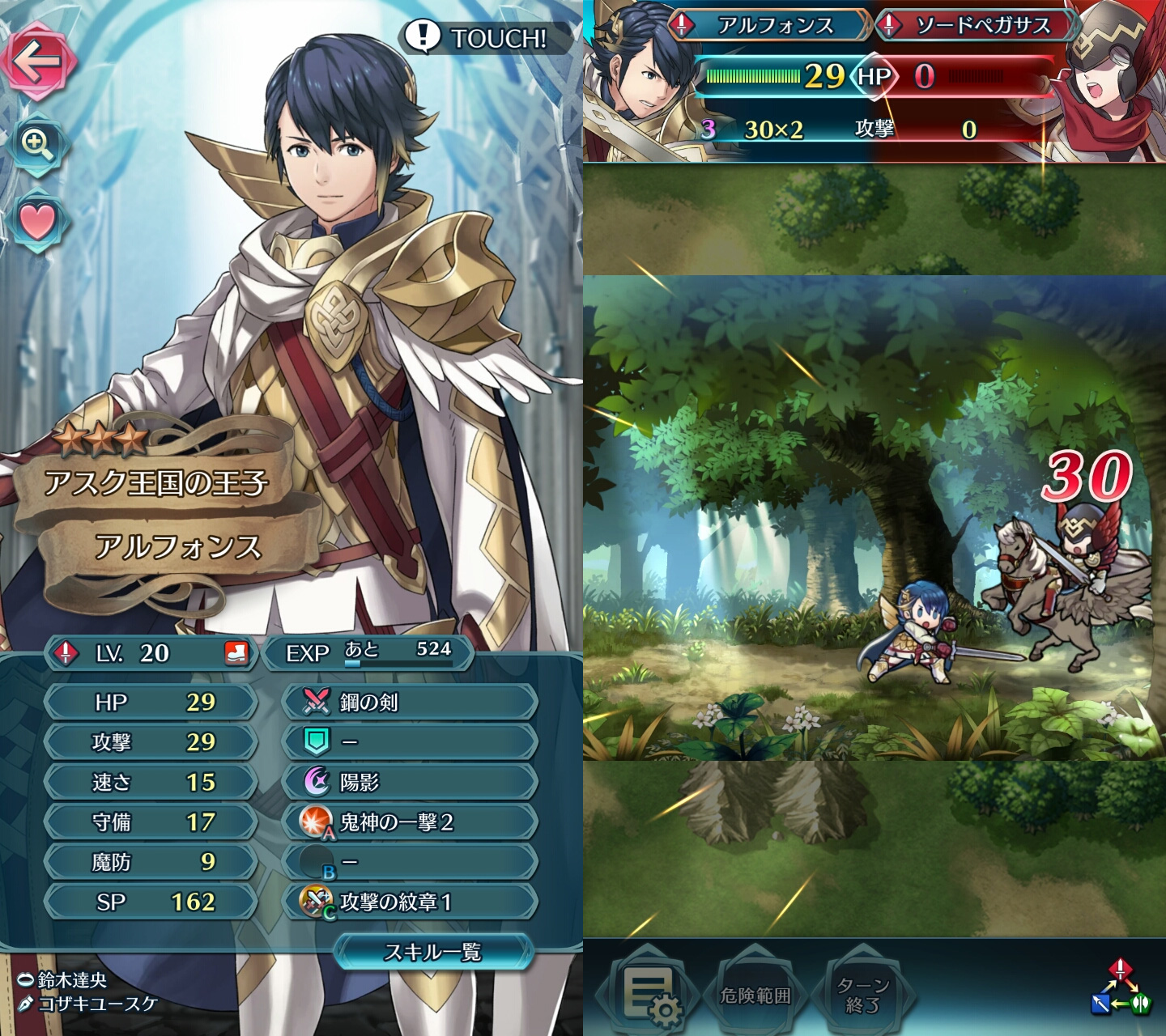Tap the 速さ speed stat row
Image resolution: width=1166 pixels, height=1036 pixels.
[x=151, y=782]
